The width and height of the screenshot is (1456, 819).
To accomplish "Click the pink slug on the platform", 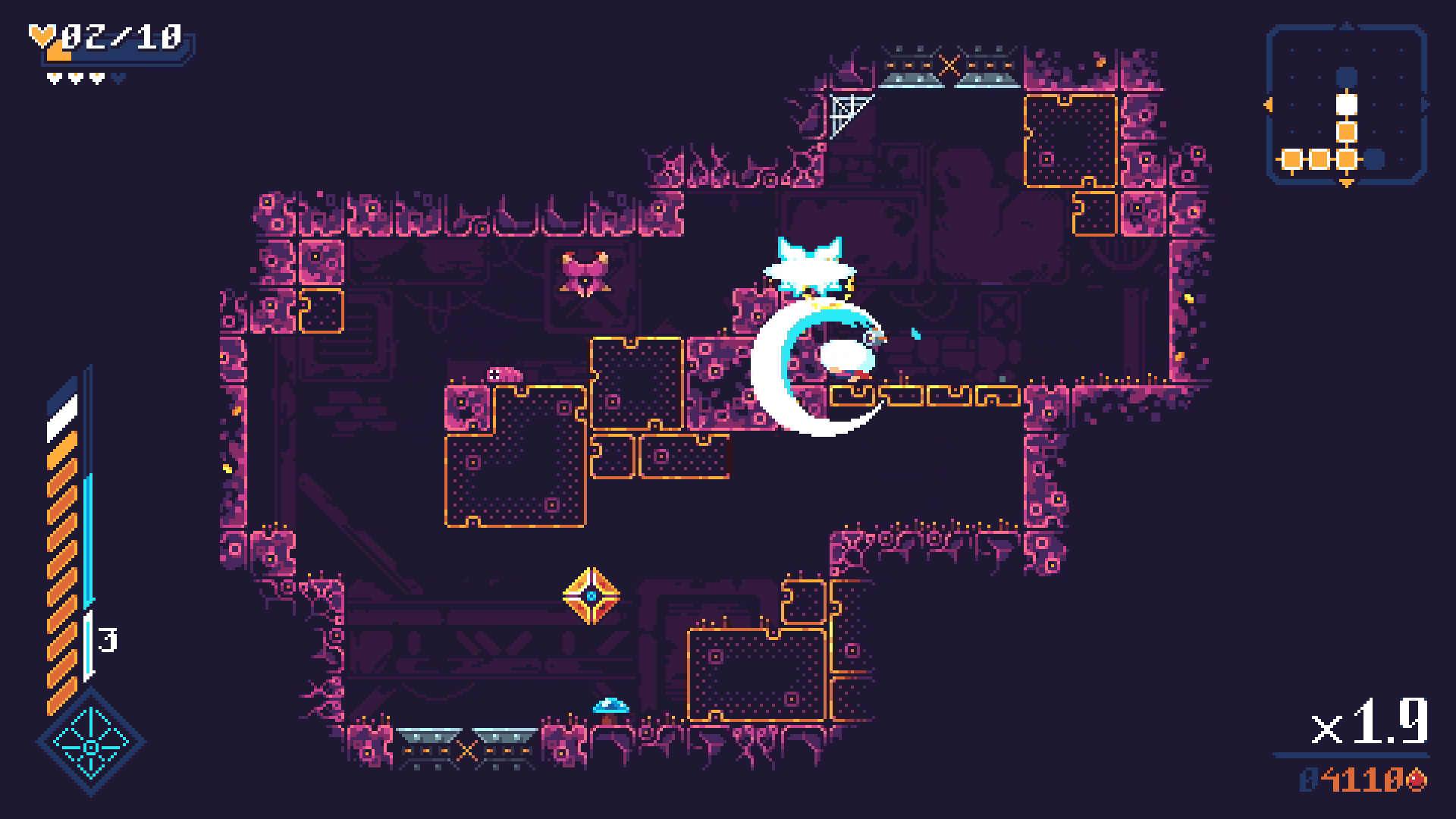I will (504, 373).
